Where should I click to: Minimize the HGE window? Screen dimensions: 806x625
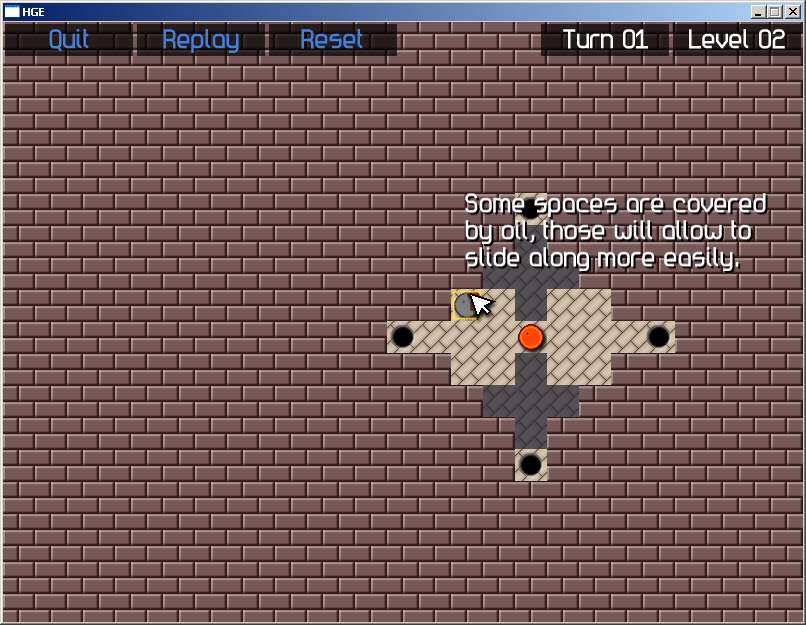click(x=758, y=12)
